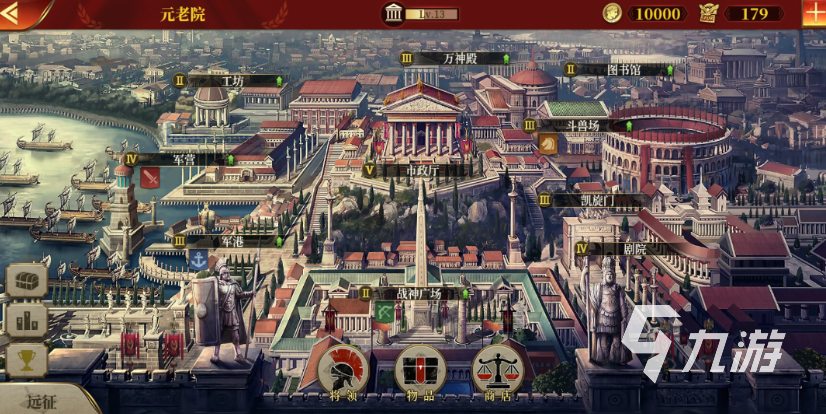Show the rankings bar-chart icon
The width and height of the screenshot is (826, 414).
(x=26, y=321)
